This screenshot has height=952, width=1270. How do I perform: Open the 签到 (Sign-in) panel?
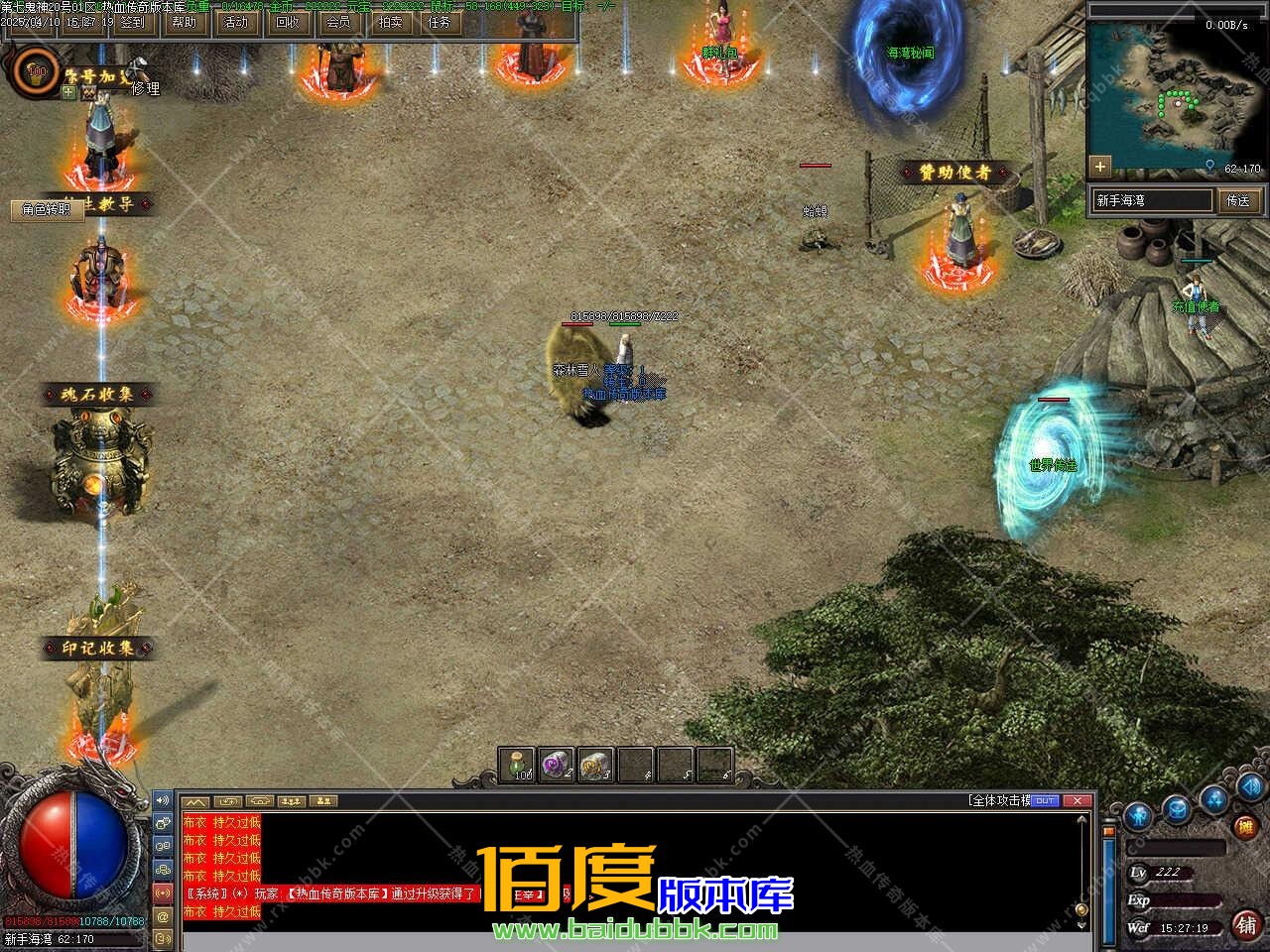click(x=133, y=23)
